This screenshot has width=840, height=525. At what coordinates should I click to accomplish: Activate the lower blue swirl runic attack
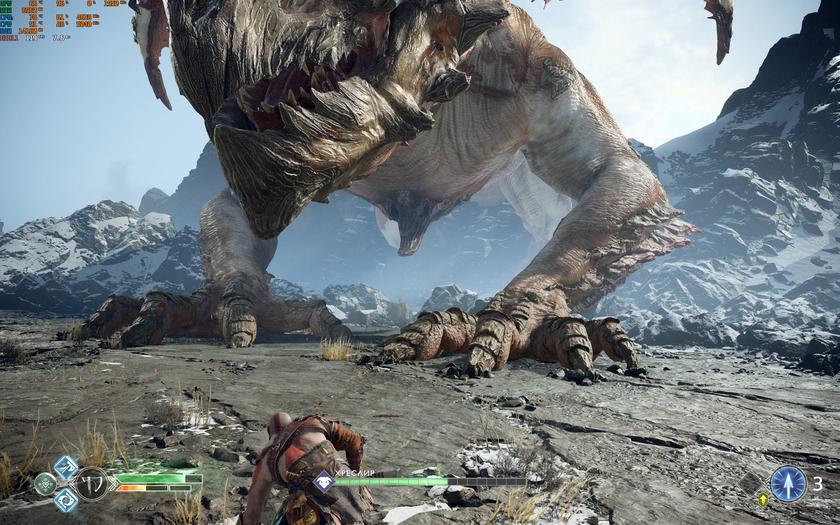pos(65,501)
